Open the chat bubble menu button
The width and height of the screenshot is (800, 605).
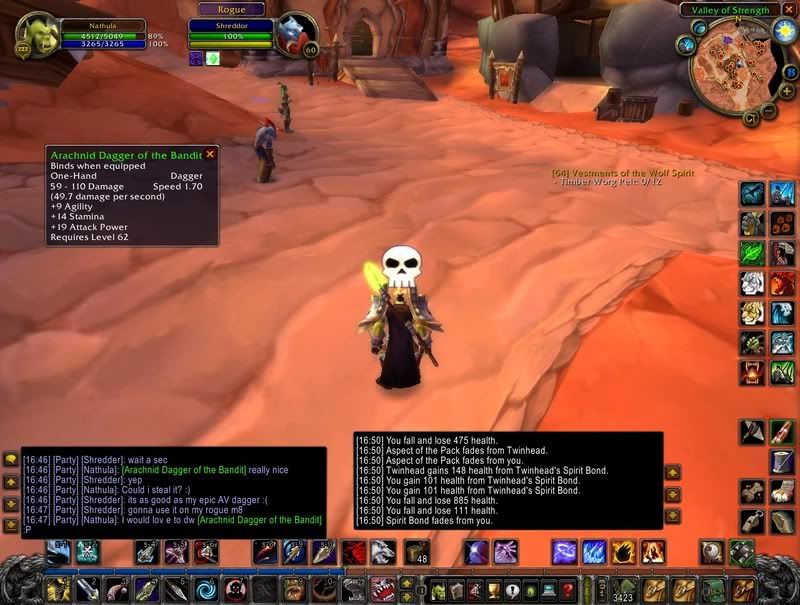click(x=11, y=459)
